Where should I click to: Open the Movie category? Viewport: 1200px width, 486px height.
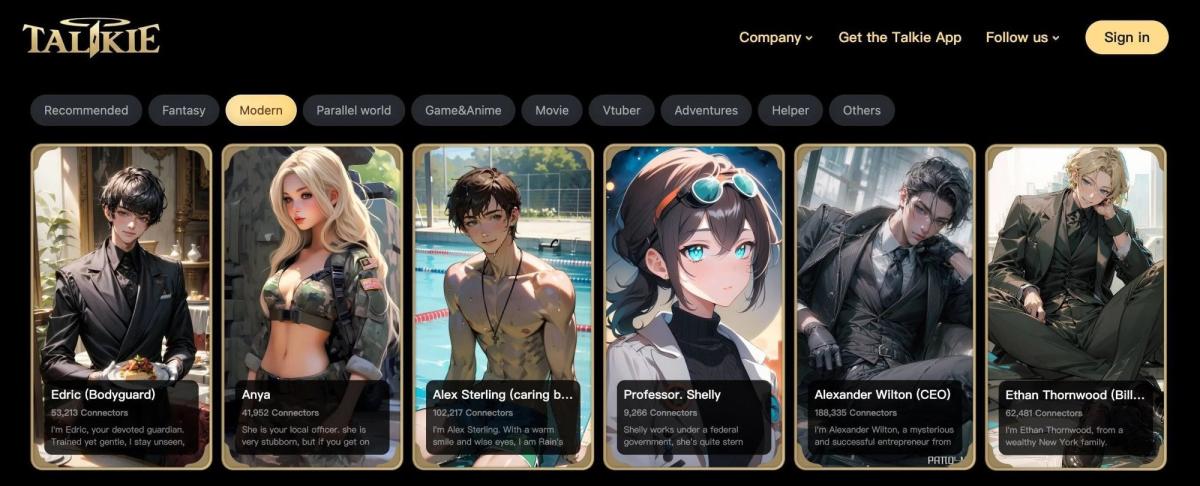click(552, 110)
